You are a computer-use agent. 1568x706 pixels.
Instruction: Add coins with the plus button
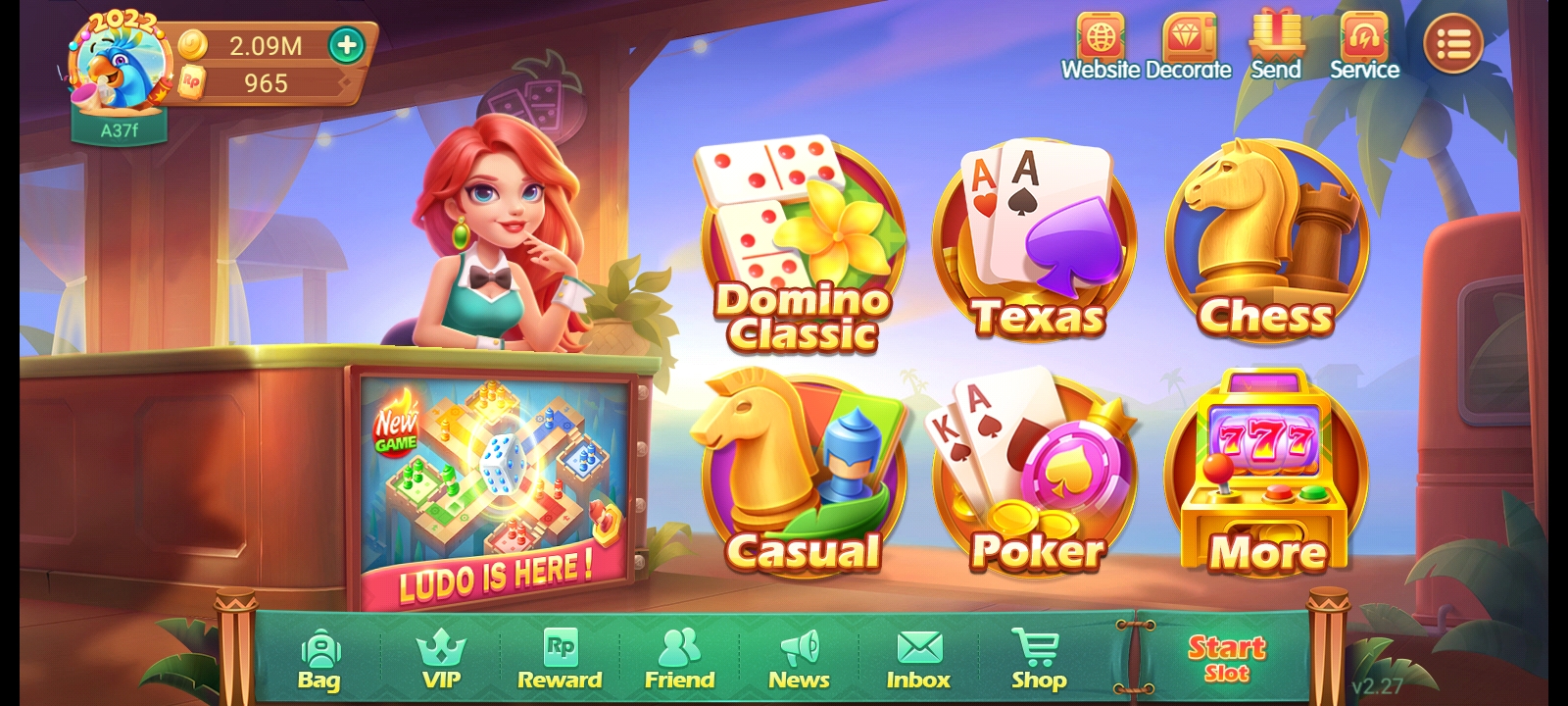(345, 44)
